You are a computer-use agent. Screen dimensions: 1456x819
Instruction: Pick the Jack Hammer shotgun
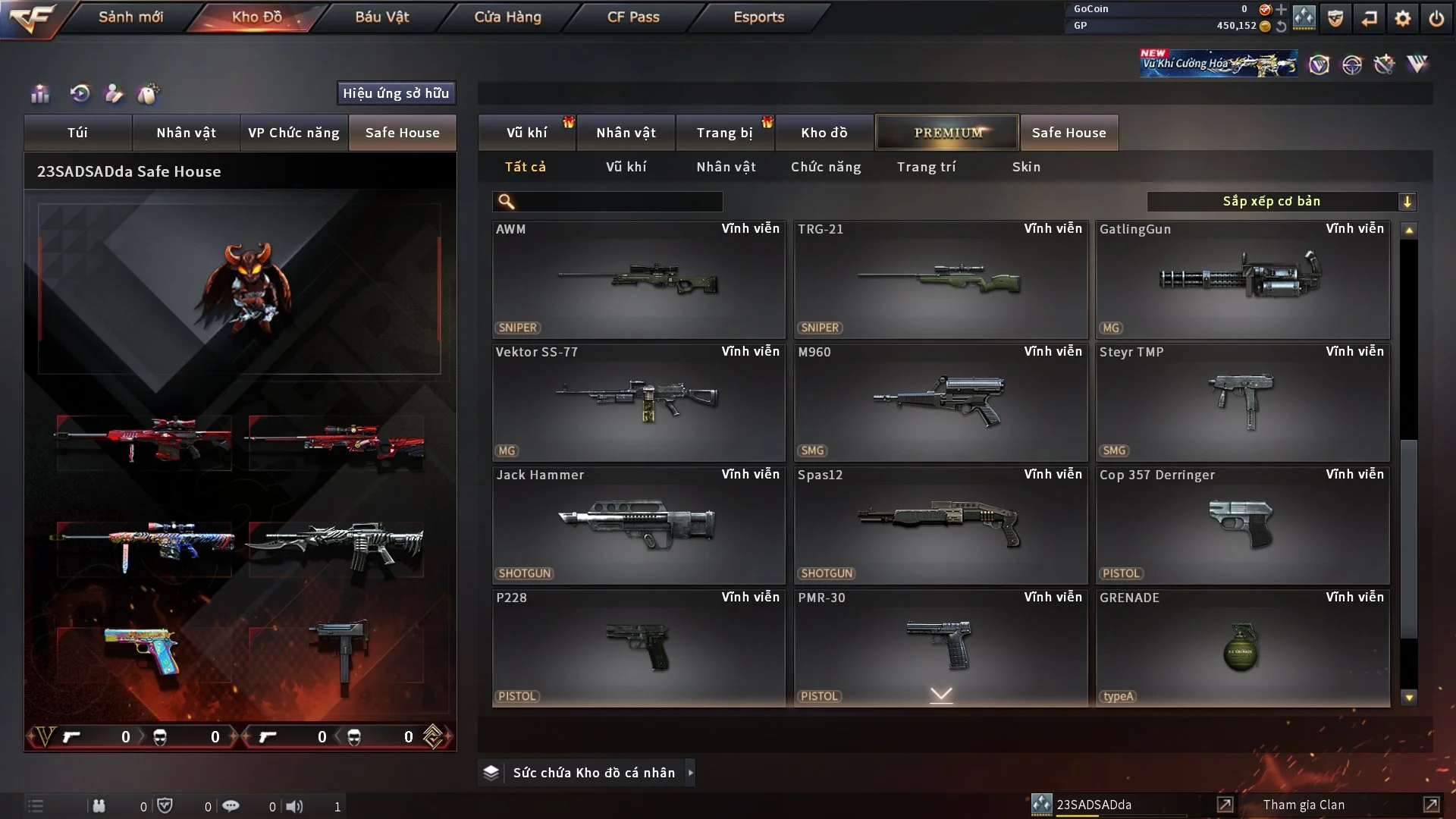coord(639,525)
